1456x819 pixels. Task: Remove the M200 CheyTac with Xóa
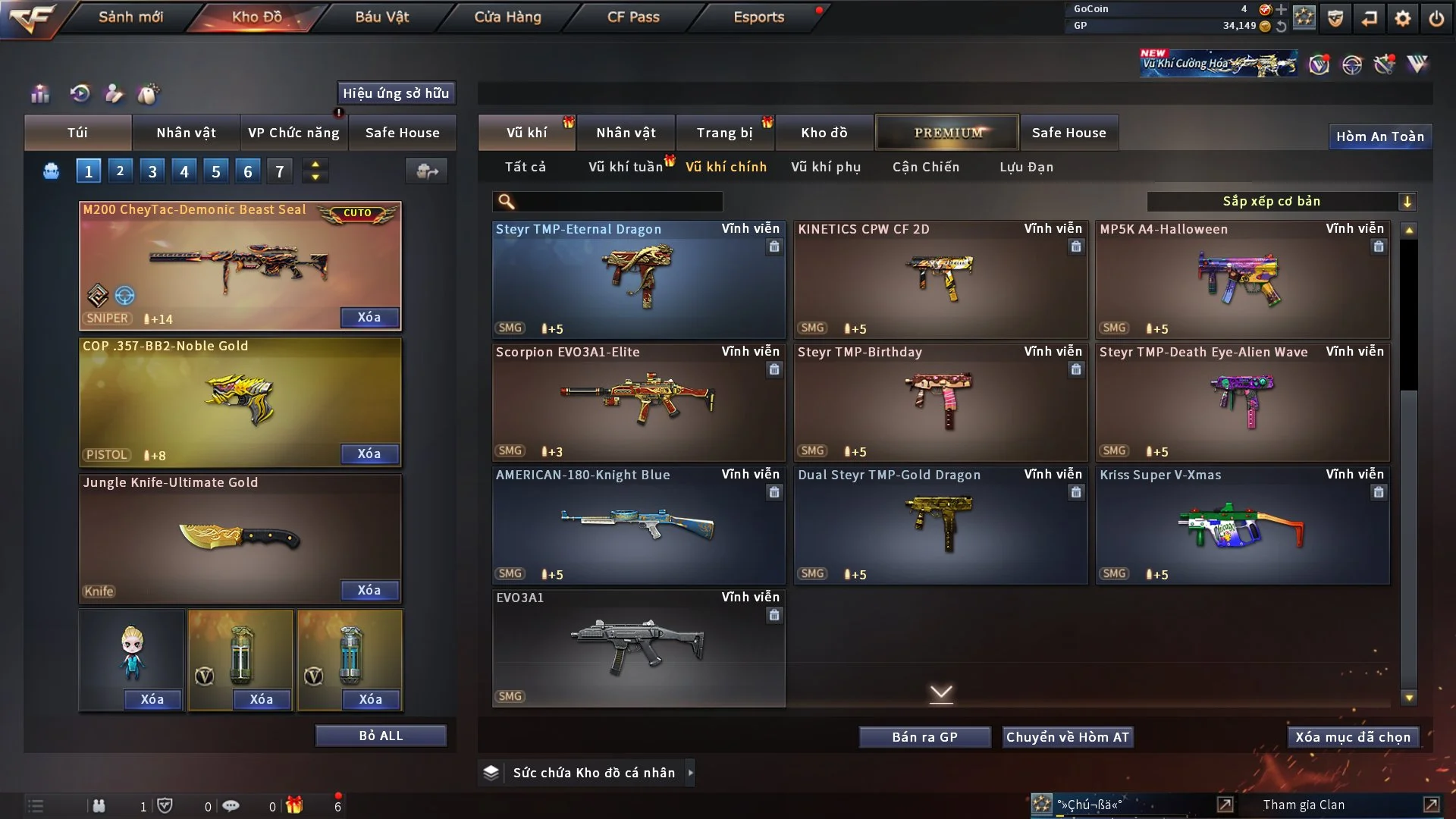coord(369,317)
